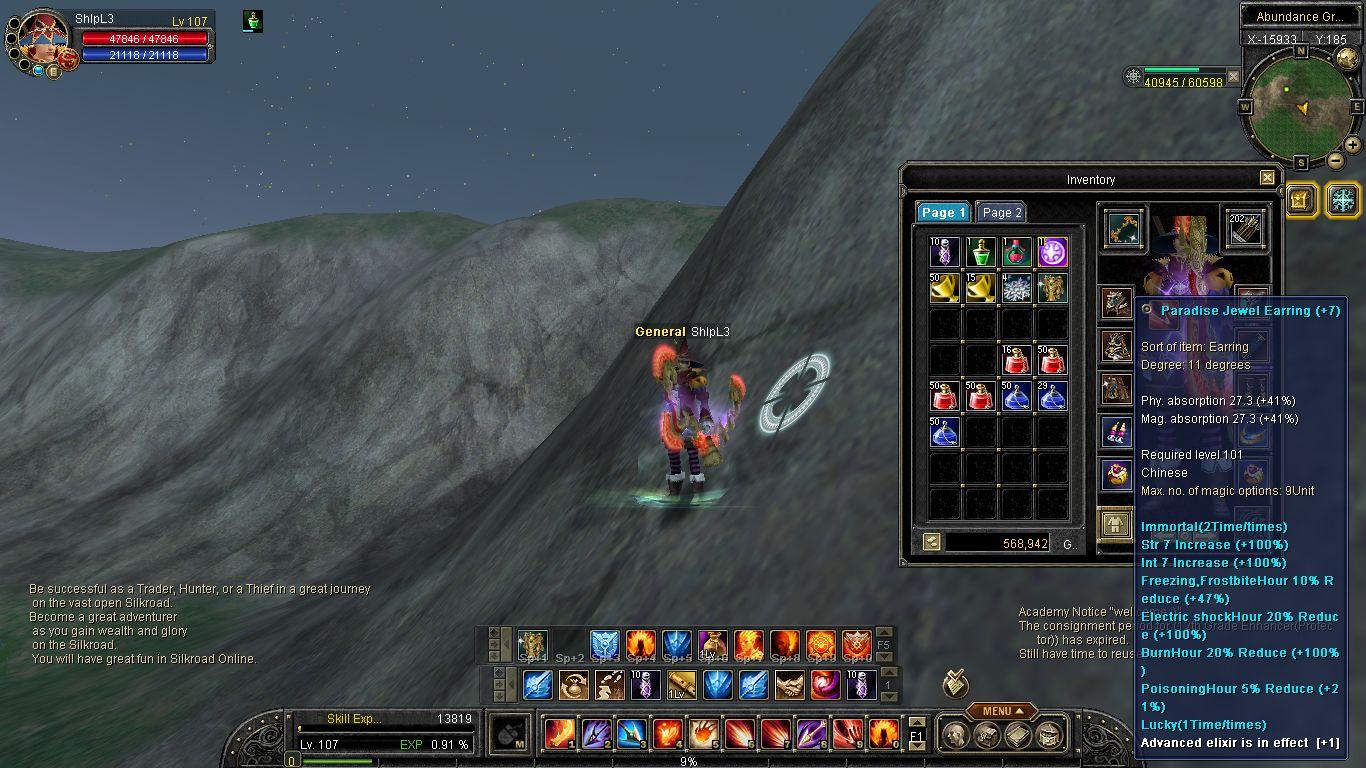Use the handshake icon on the quickbar
This screenshot has width=1366, height=768.
[x=789, y=685]
